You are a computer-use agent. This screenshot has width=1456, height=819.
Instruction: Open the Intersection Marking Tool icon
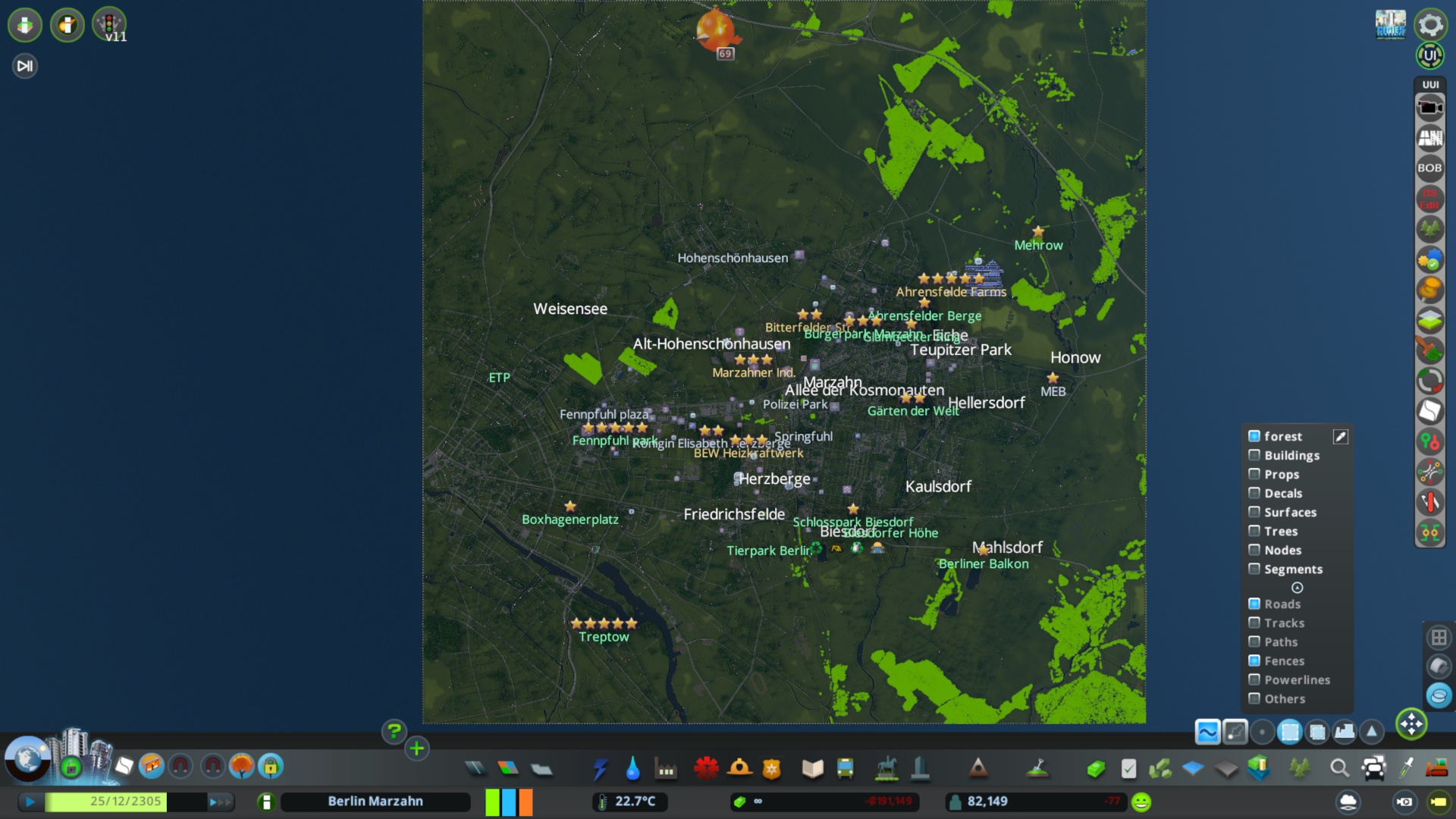[x=1430, y=471]
